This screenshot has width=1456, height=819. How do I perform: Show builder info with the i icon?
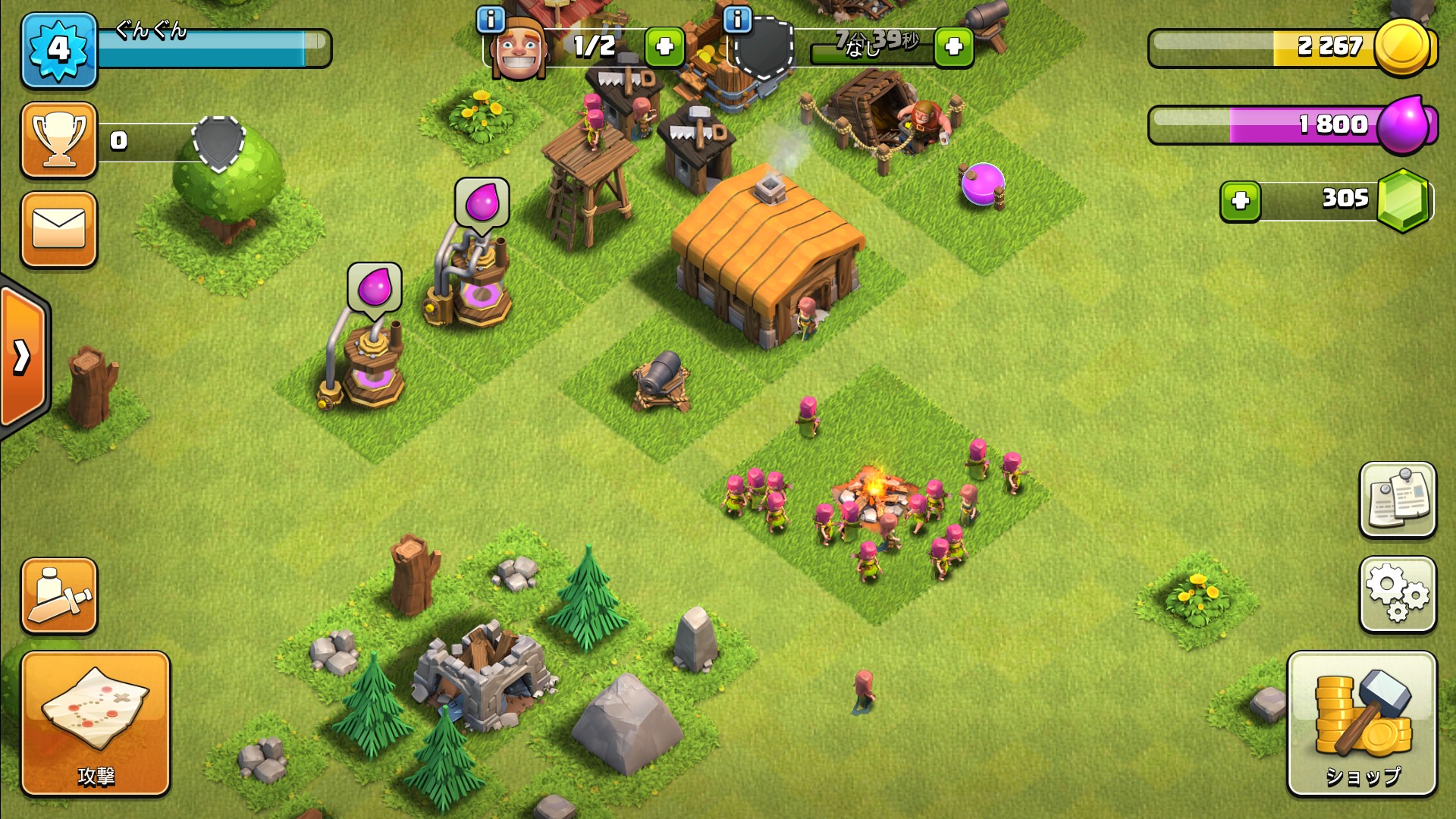(491, 20)
